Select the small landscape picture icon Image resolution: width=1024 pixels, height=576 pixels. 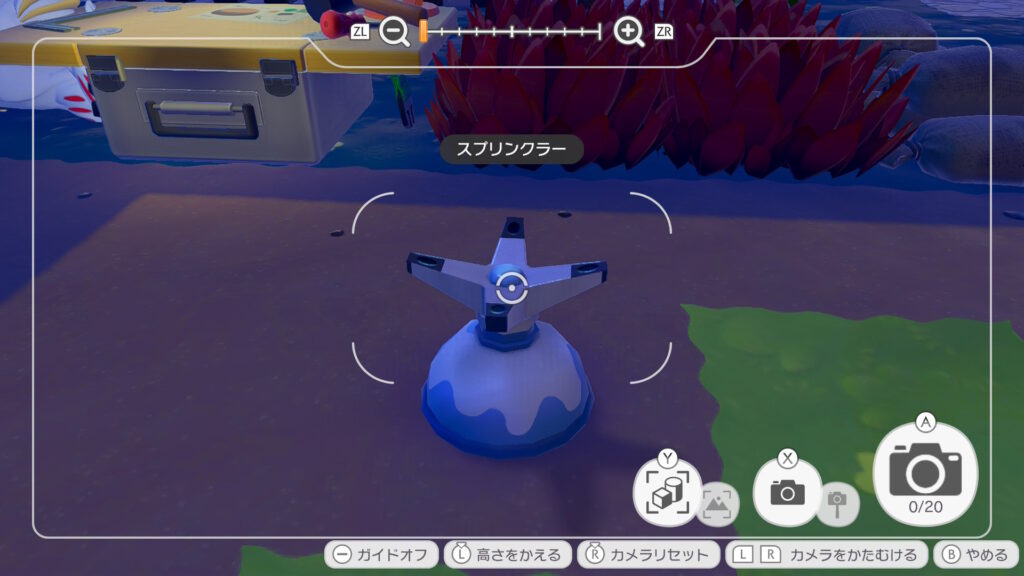pos(718,503)
